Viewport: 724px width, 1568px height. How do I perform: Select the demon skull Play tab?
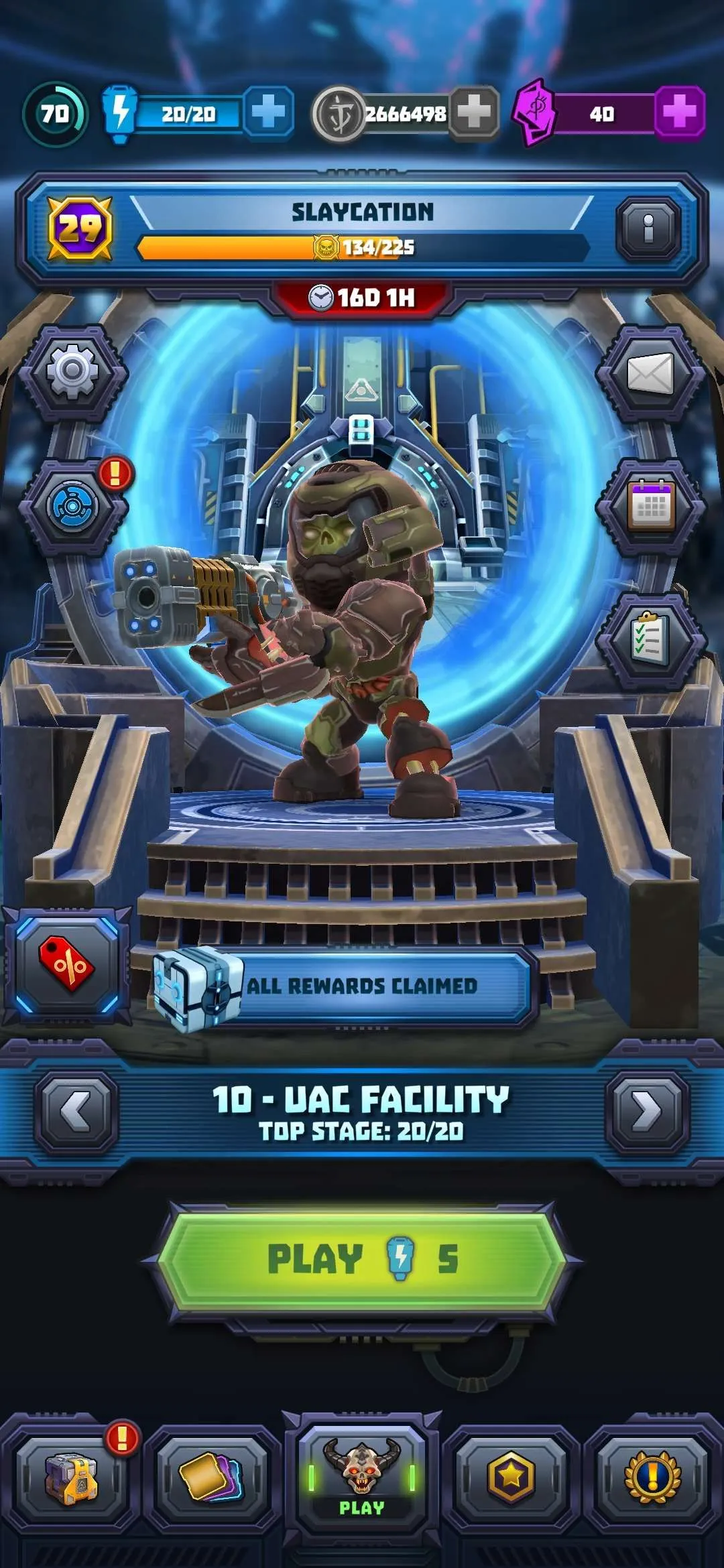point(362,1478)
